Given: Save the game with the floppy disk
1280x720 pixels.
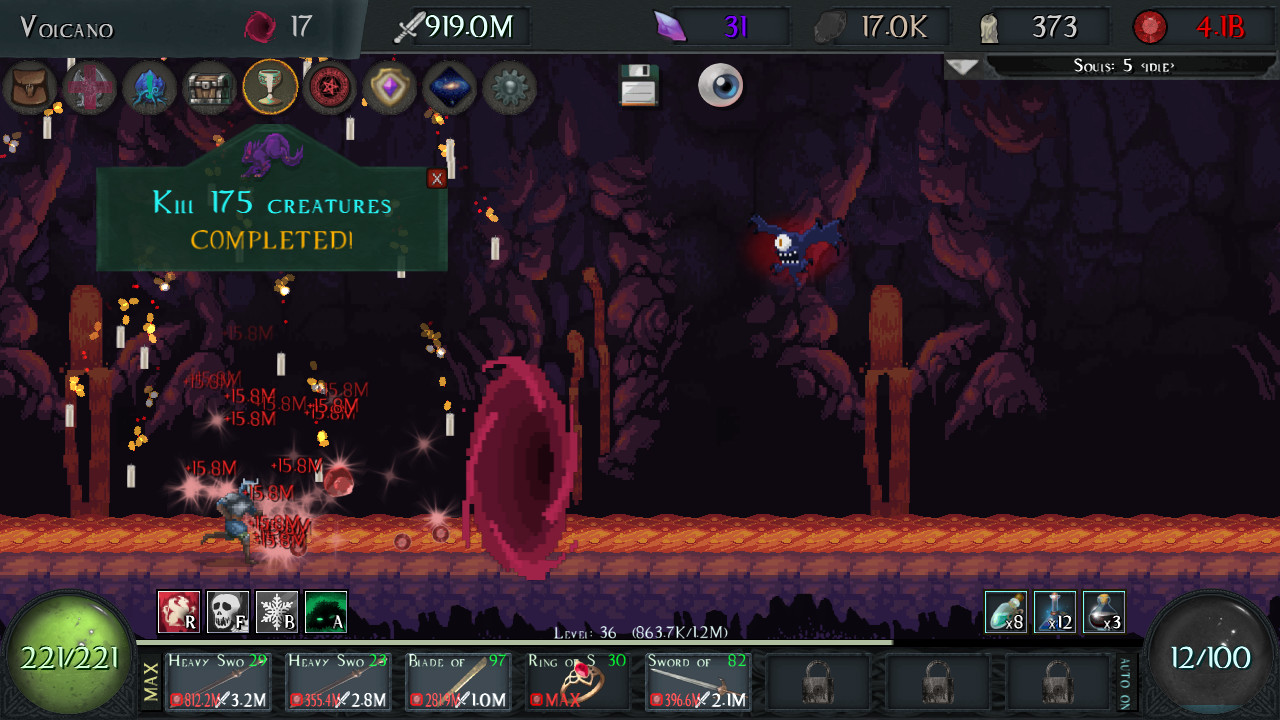Looking at the screenshot, I should (638, 86).
